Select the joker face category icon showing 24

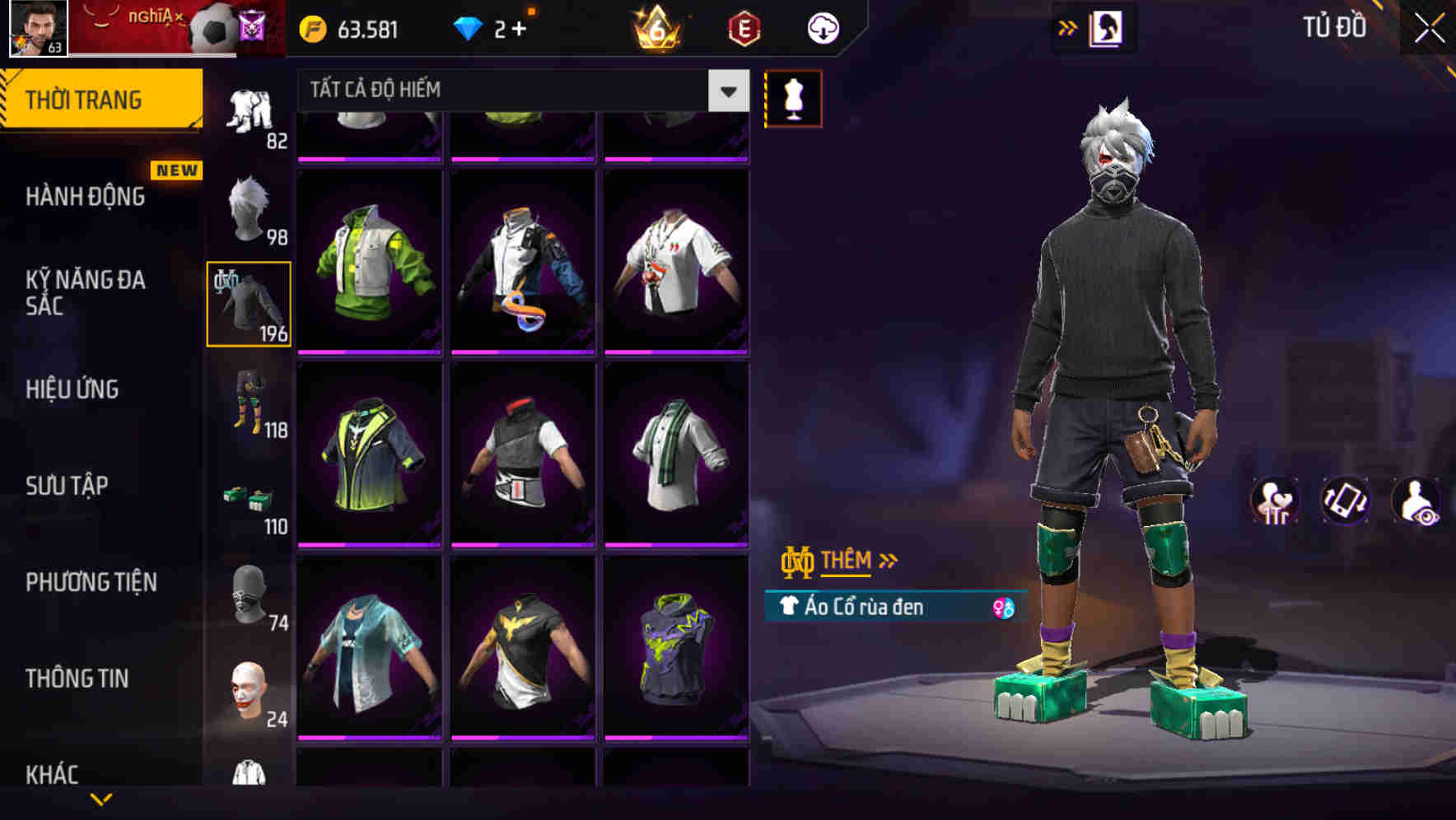tap(248, 690)
